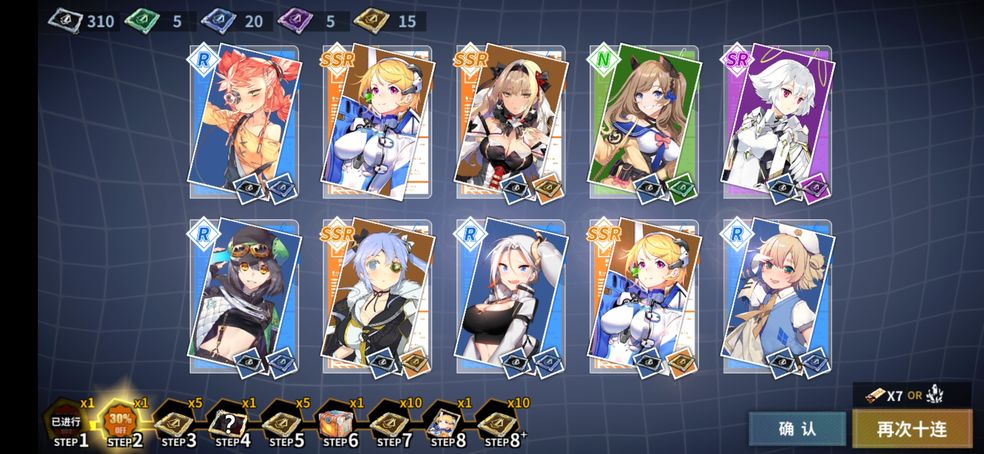Select the silver-haired horned R card
The width and height of the screenshot is (984, 454).
click(510, 295)
